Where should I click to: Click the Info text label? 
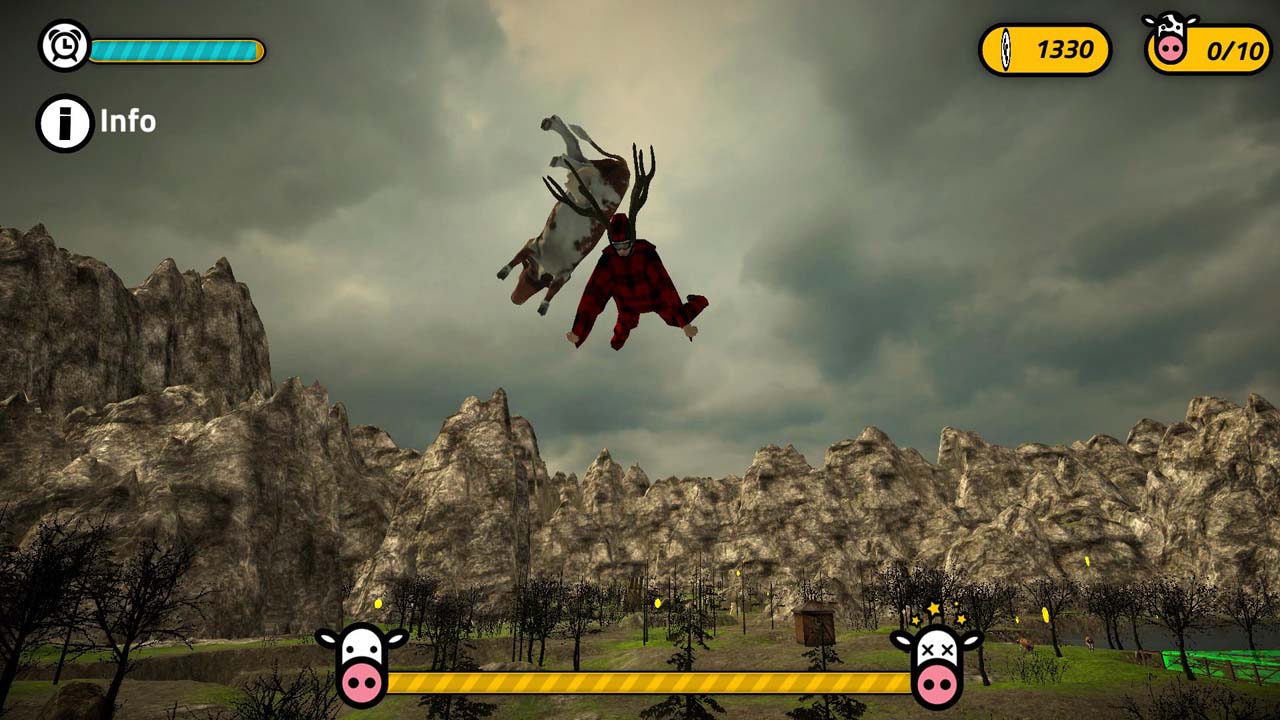tap(126, 122)
